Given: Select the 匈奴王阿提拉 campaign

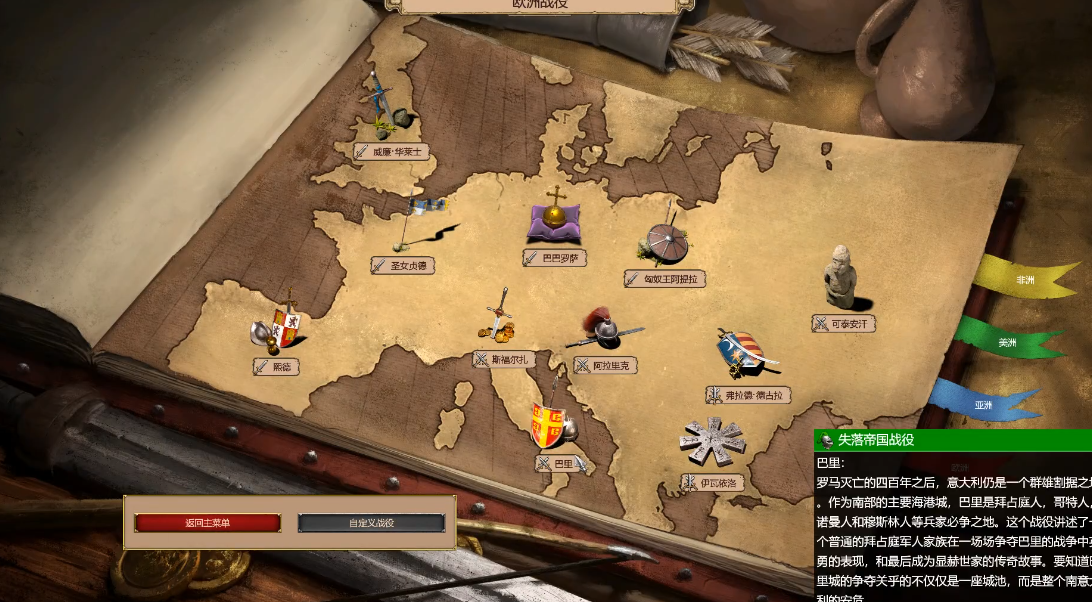Looking at the screenshot, I should (x=665, y=278).
